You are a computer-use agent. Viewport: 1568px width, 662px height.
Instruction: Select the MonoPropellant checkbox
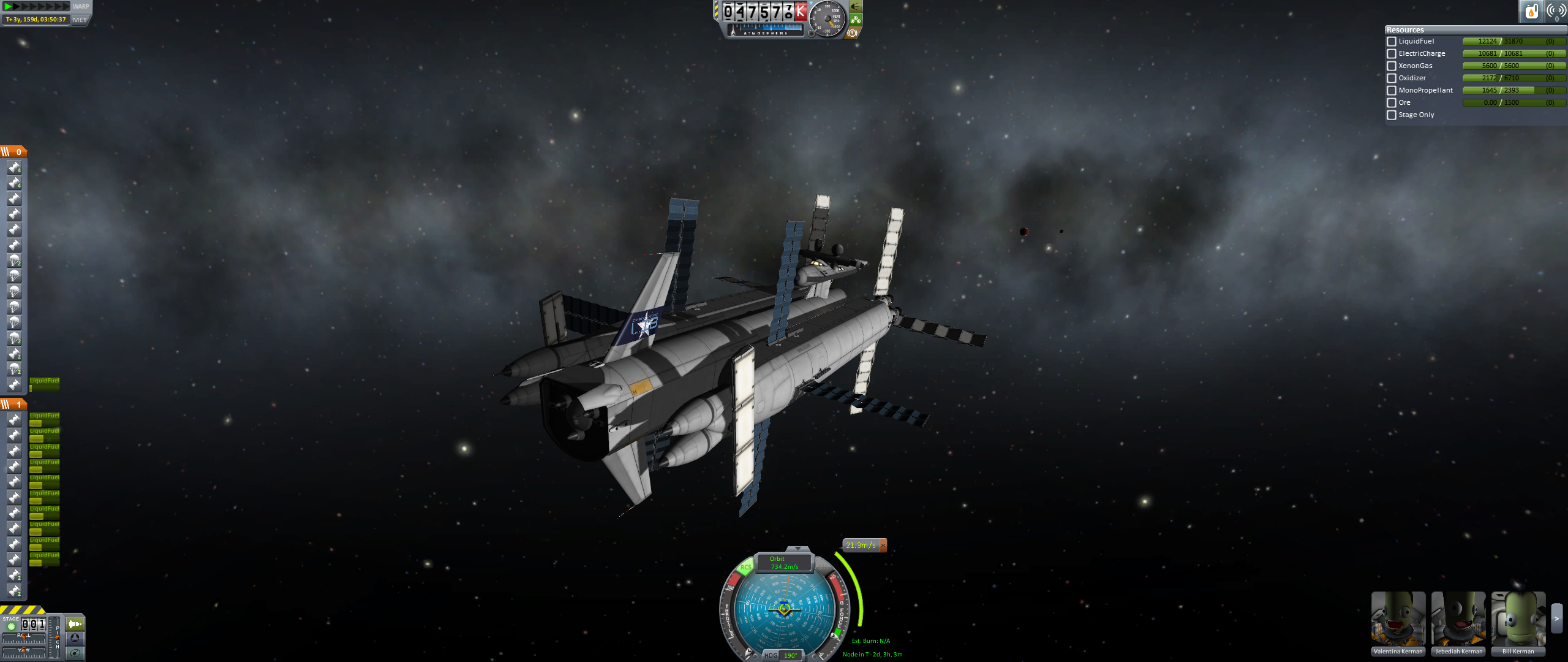(1392, 91)
